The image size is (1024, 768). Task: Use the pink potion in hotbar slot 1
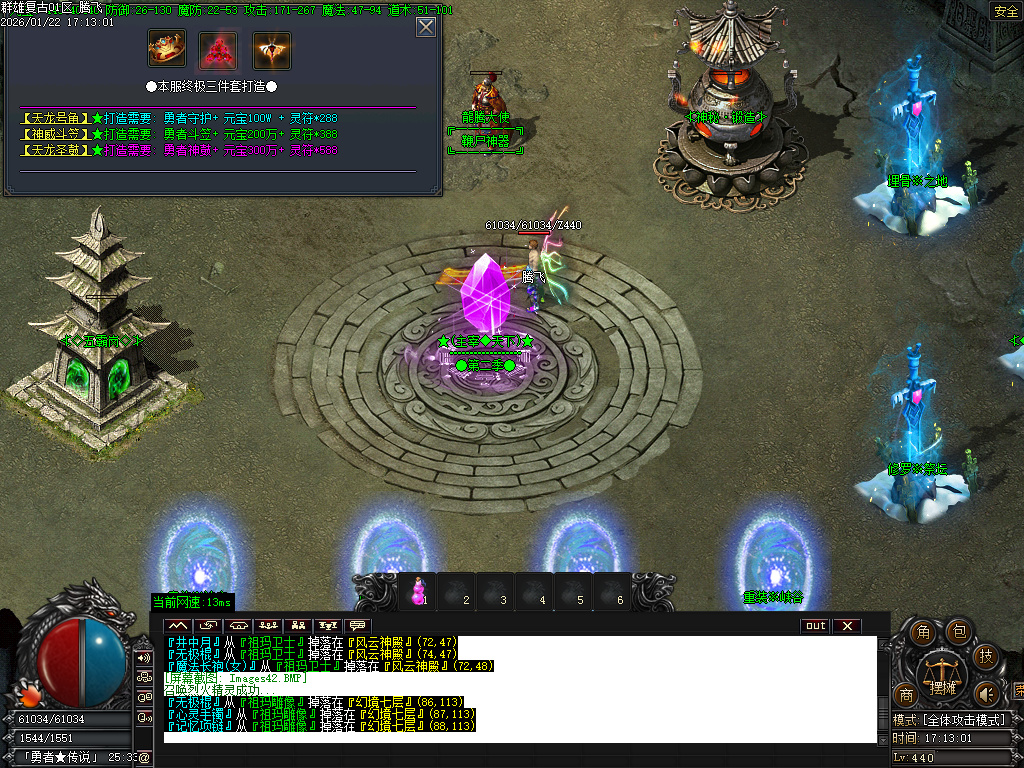(418, 593)
